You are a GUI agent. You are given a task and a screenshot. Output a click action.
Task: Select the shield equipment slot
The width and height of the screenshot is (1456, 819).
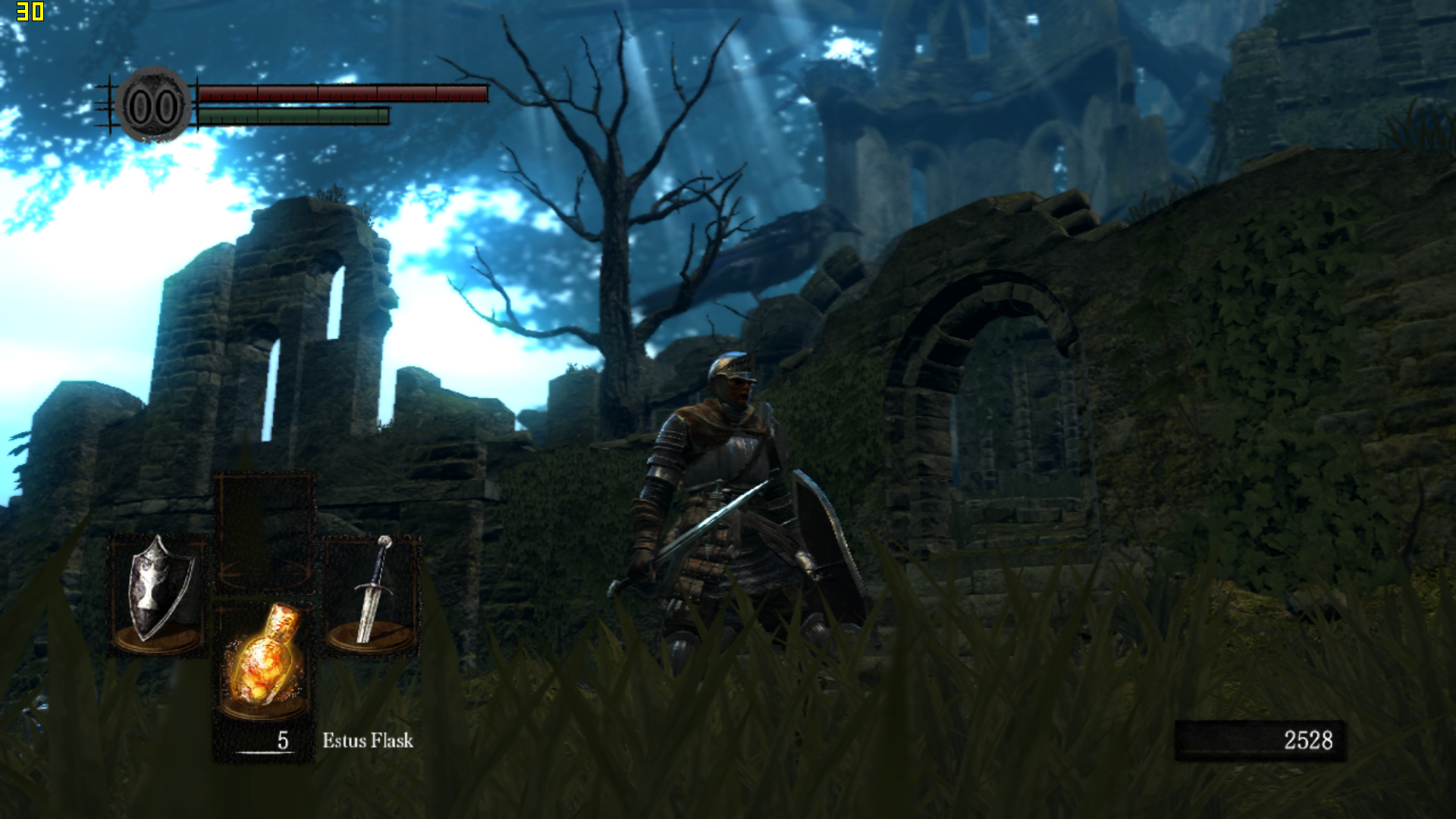click(158, 593)
